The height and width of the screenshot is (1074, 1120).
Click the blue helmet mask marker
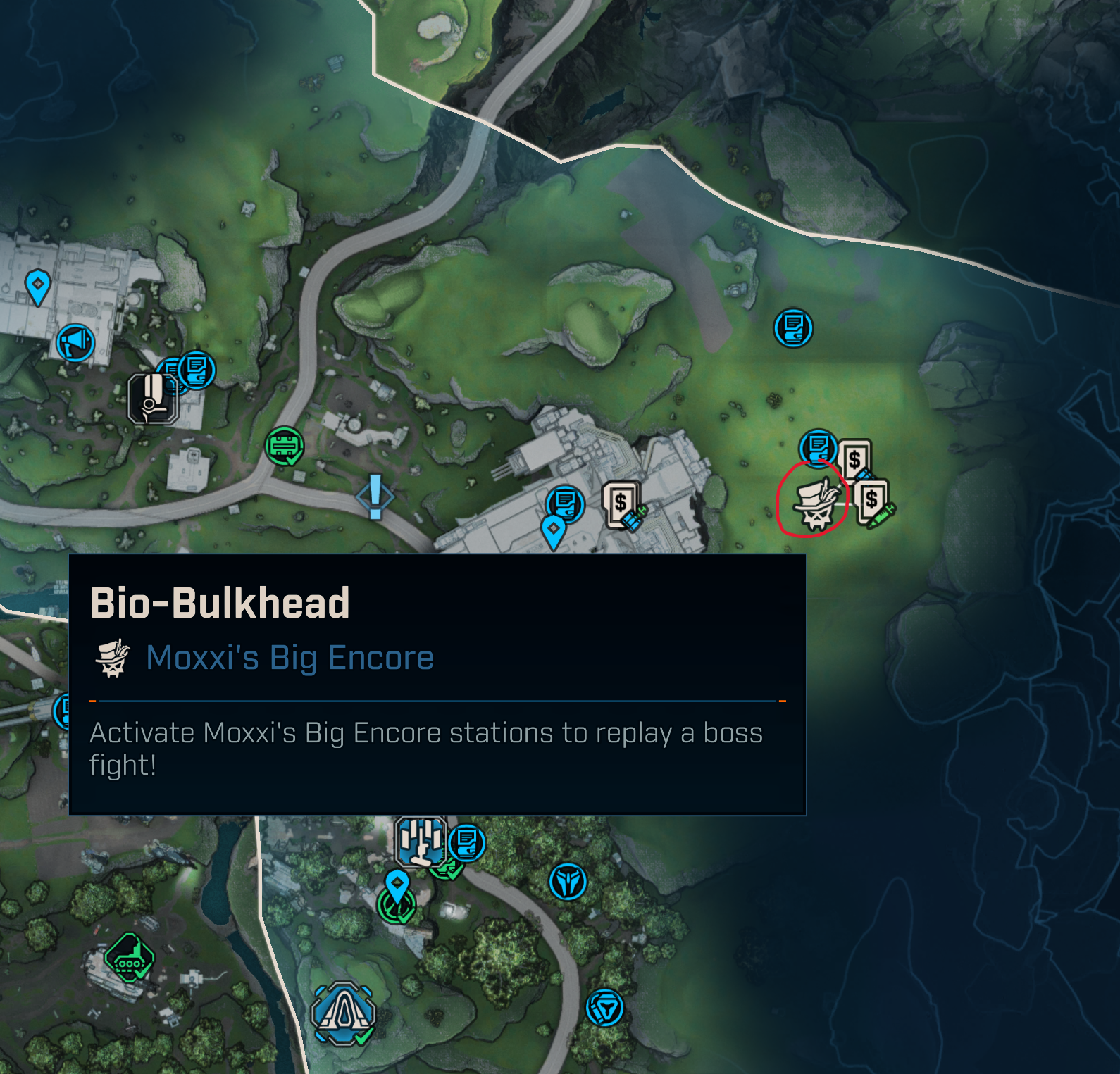[568, 881]
